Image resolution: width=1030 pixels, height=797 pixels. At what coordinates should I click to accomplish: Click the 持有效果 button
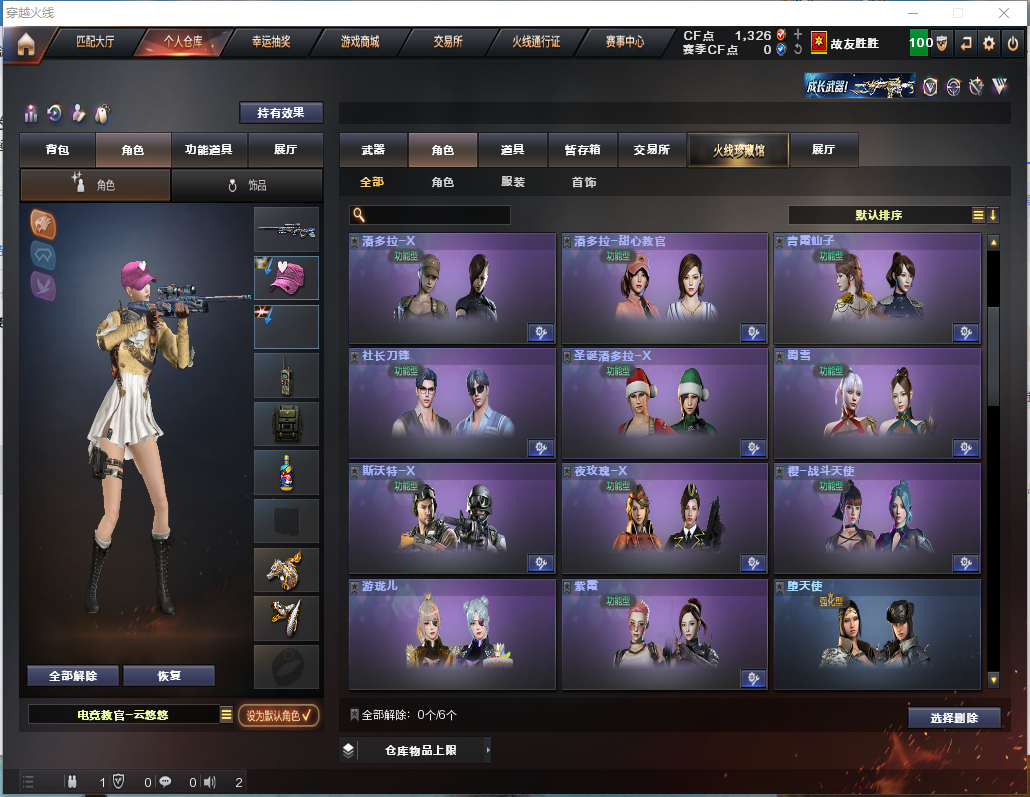click(281, 113)
